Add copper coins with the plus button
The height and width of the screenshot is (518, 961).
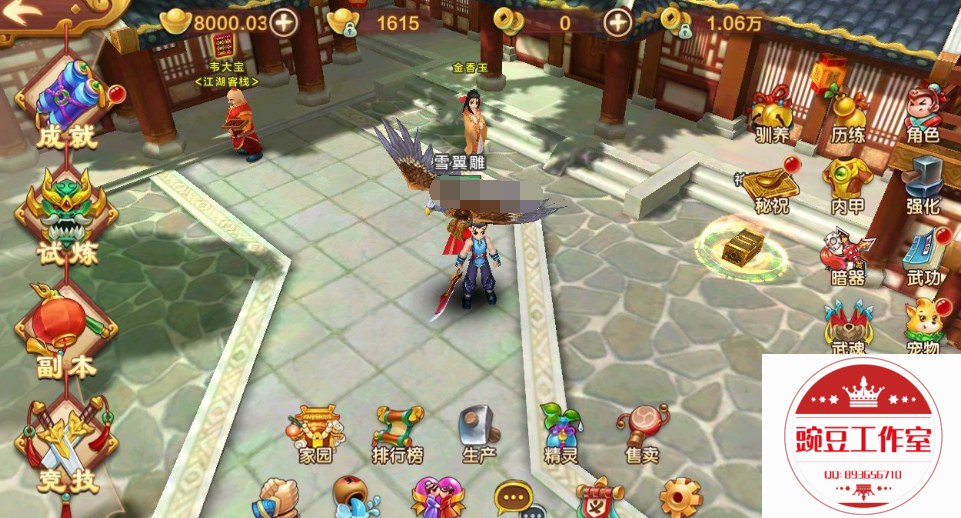(x=618, y=22)
